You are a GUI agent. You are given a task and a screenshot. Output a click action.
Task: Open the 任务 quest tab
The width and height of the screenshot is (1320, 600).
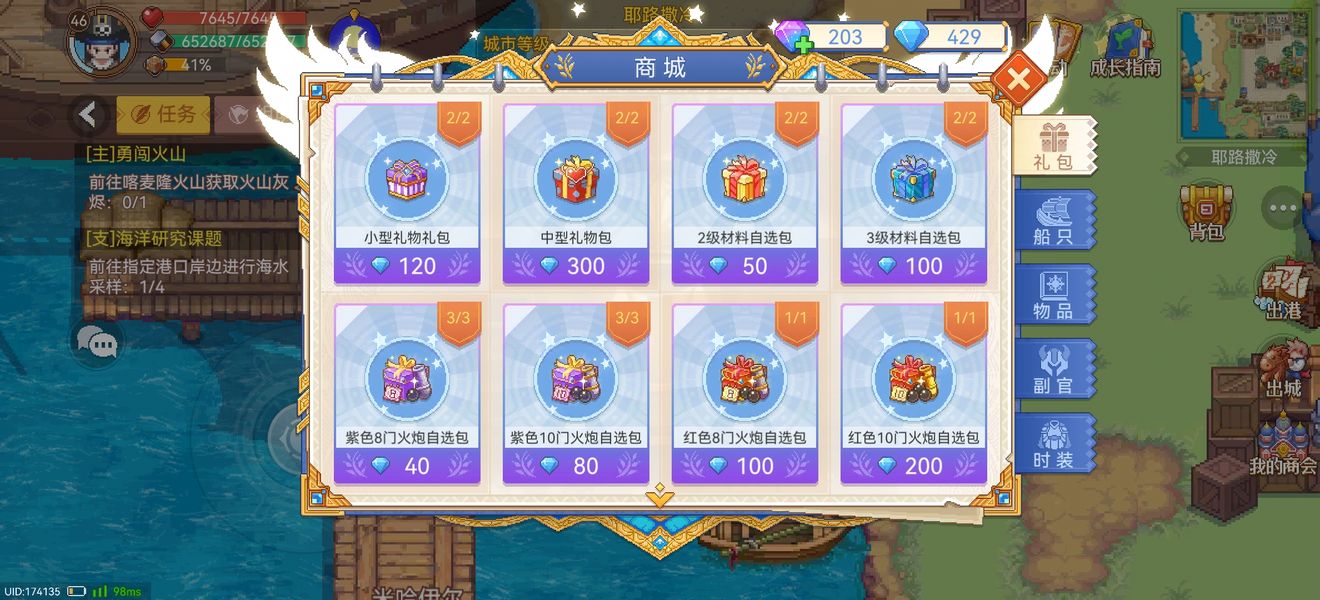163,115
